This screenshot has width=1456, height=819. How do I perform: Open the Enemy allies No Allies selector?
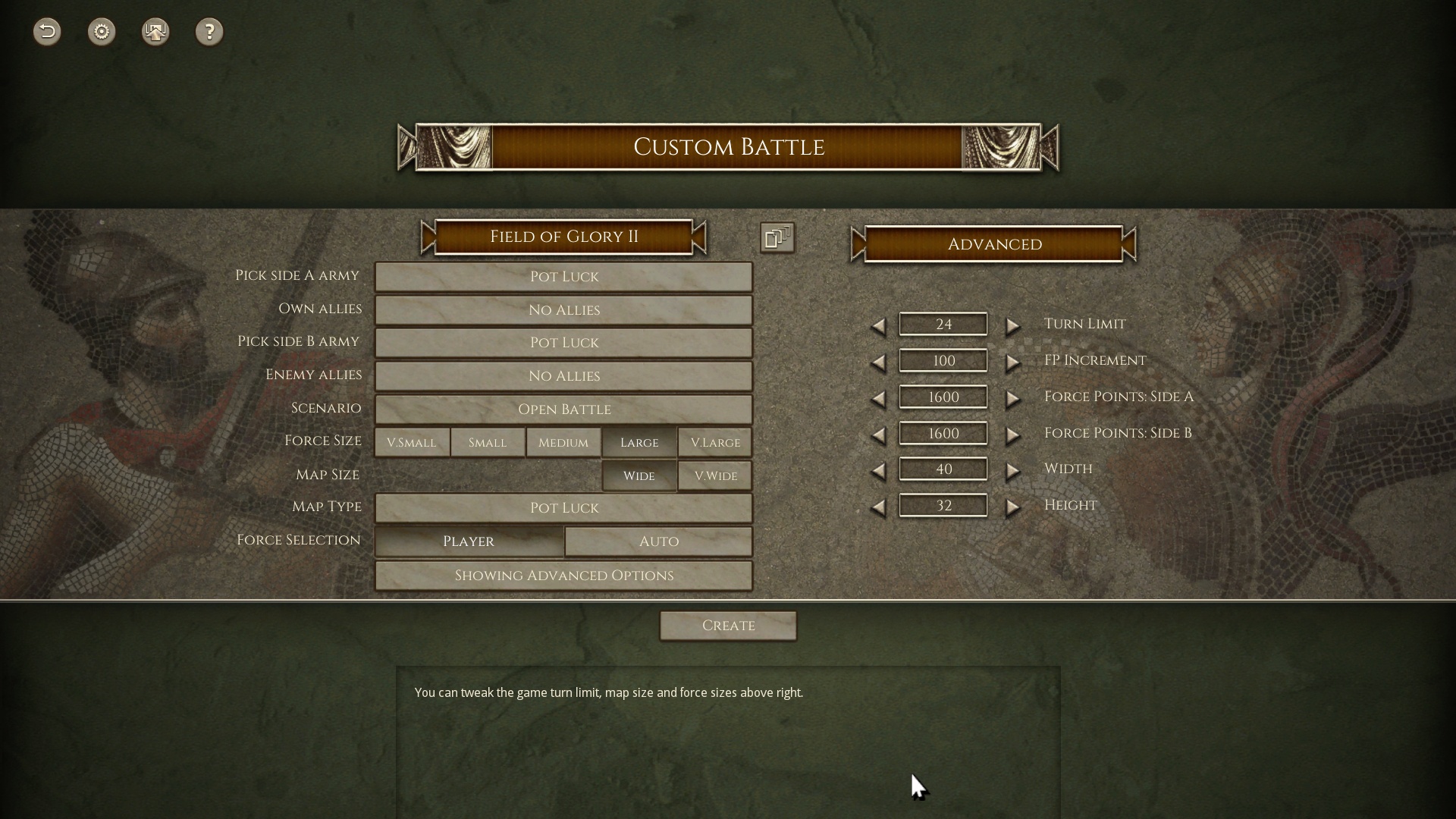[x=563, y=375]
